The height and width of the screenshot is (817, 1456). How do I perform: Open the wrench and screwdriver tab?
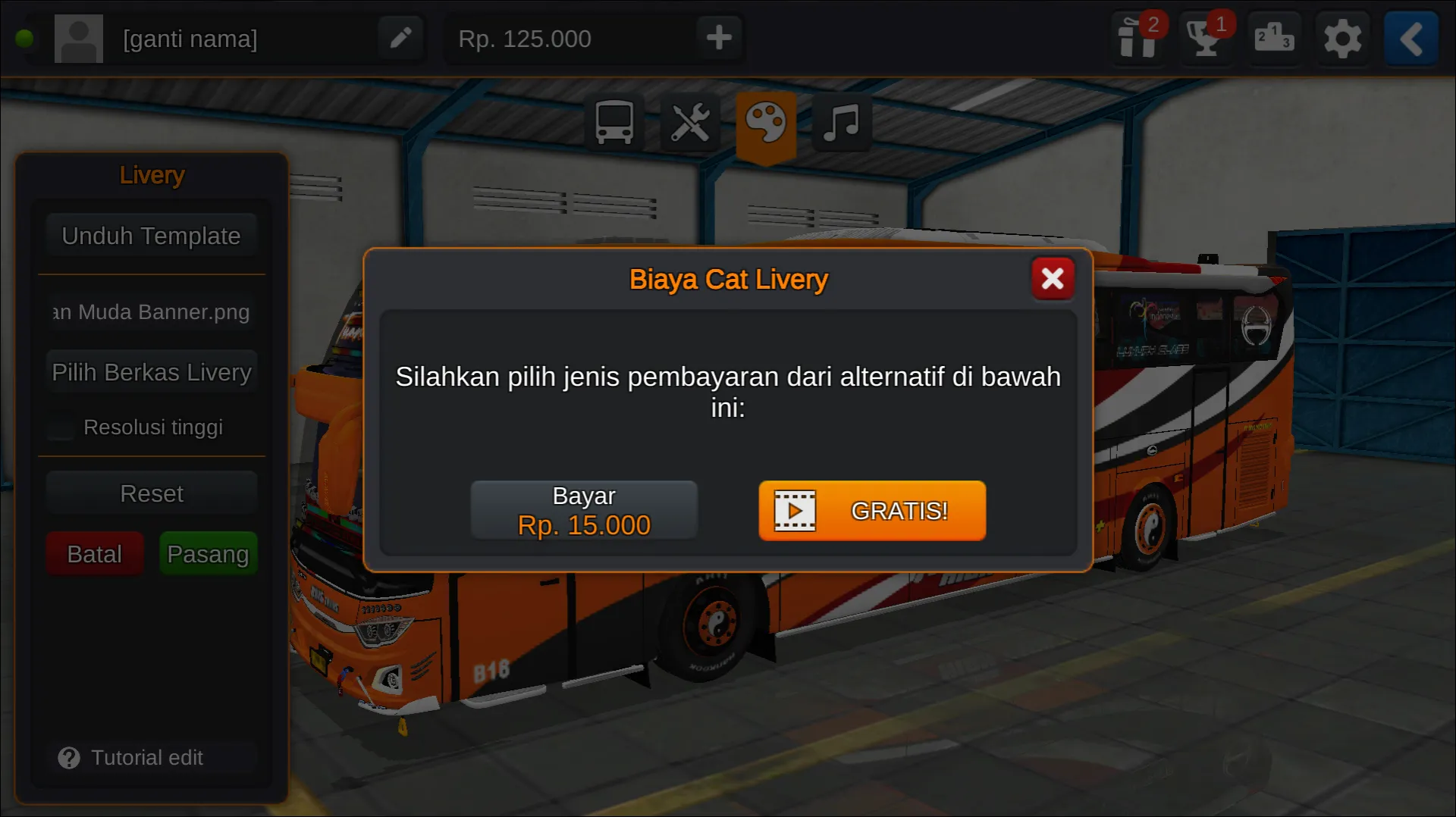[690, 123]
